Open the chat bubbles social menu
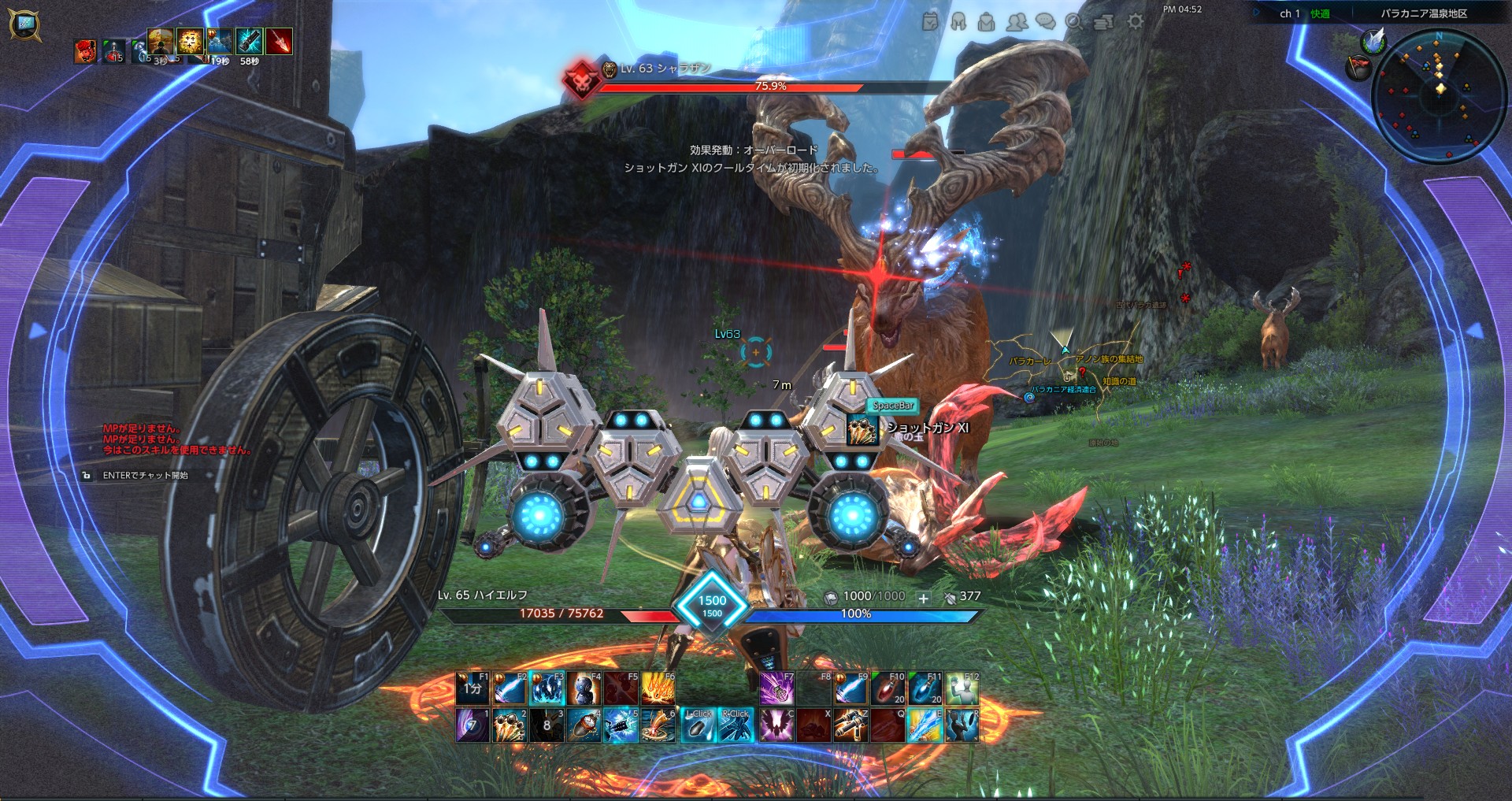The width and height of the screenshot is (1512, 801). pos(1046,22)
